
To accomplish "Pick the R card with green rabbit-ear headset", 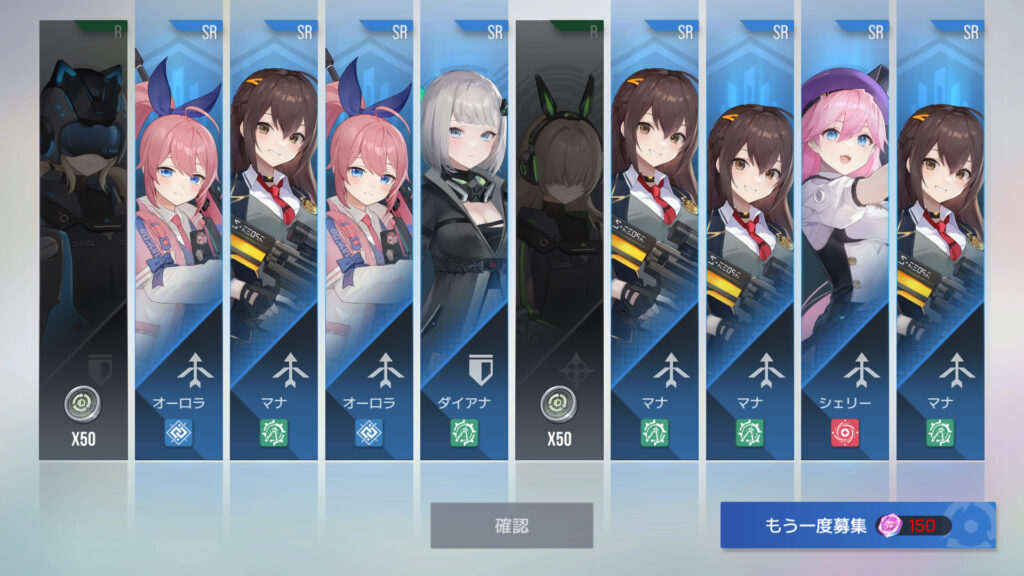I will 559,240.
